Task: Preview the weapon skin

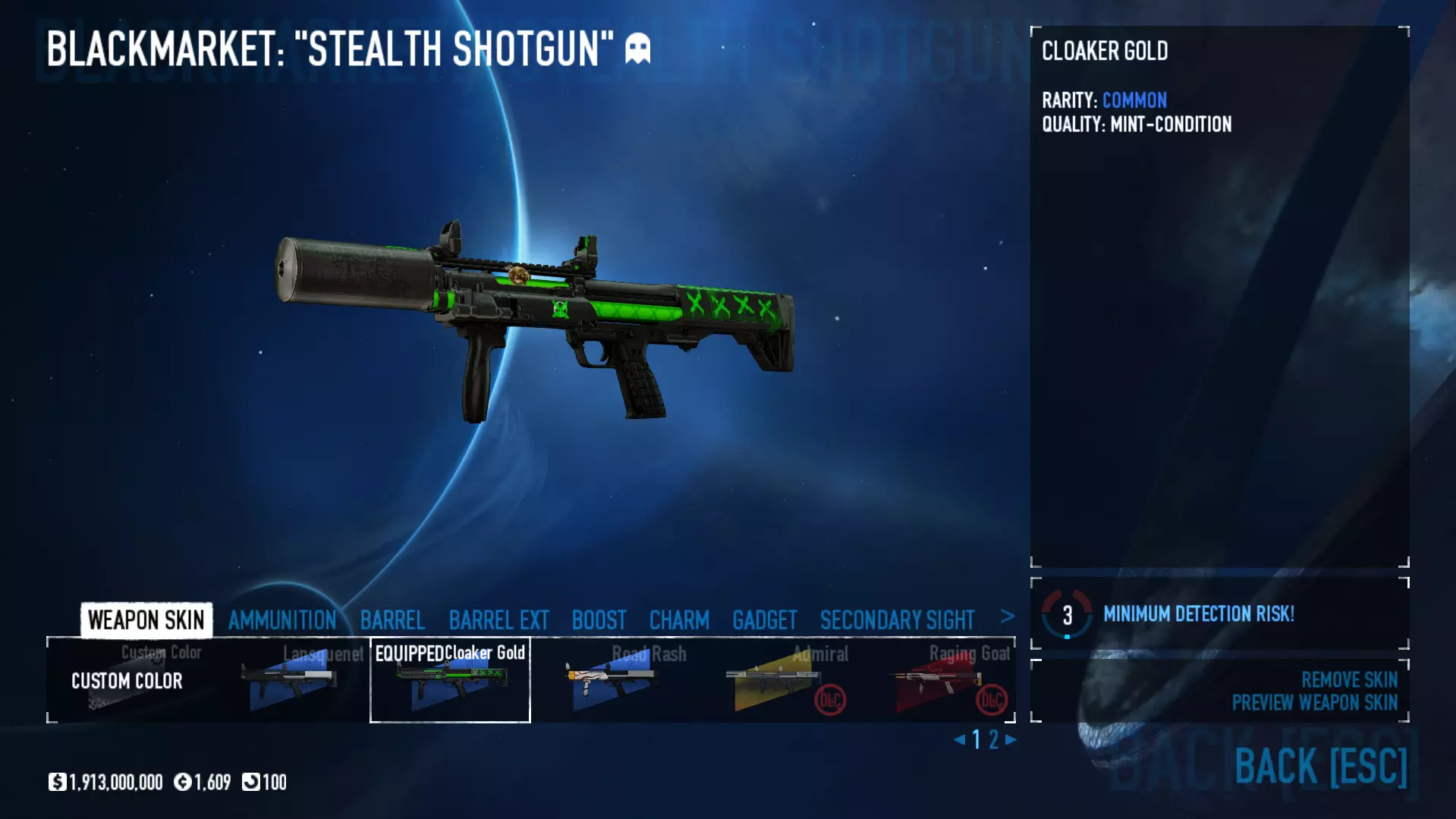Action: click(1314, 703)
